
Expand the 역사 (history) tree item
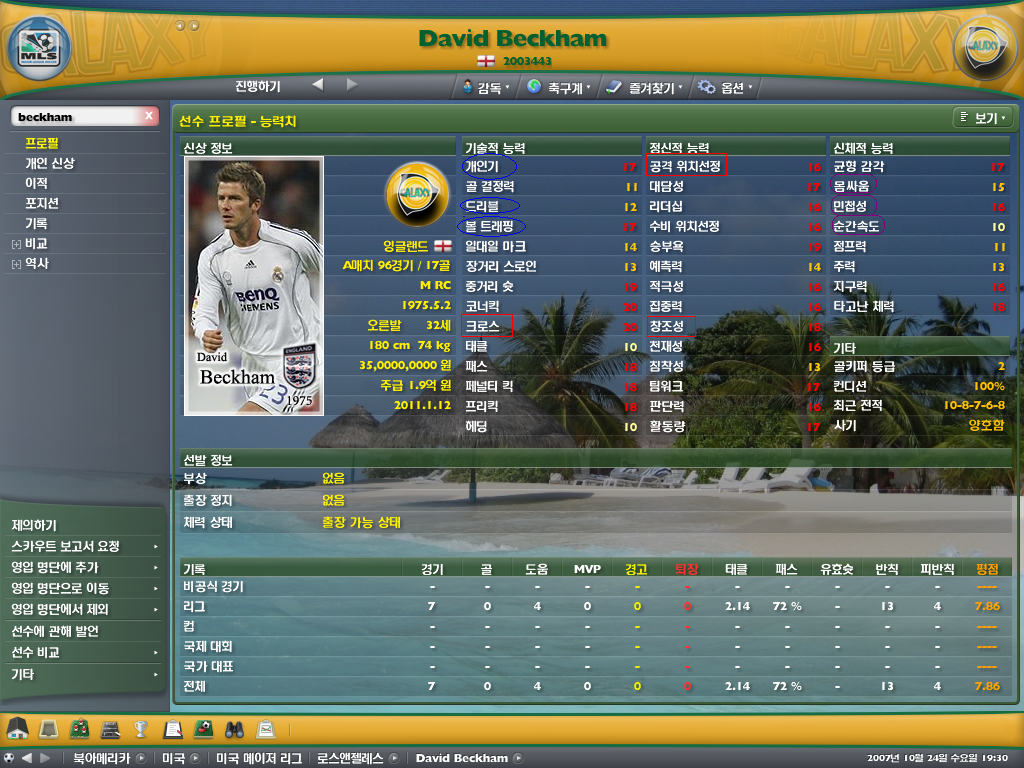pyautogui.click(x=16, y=264)
